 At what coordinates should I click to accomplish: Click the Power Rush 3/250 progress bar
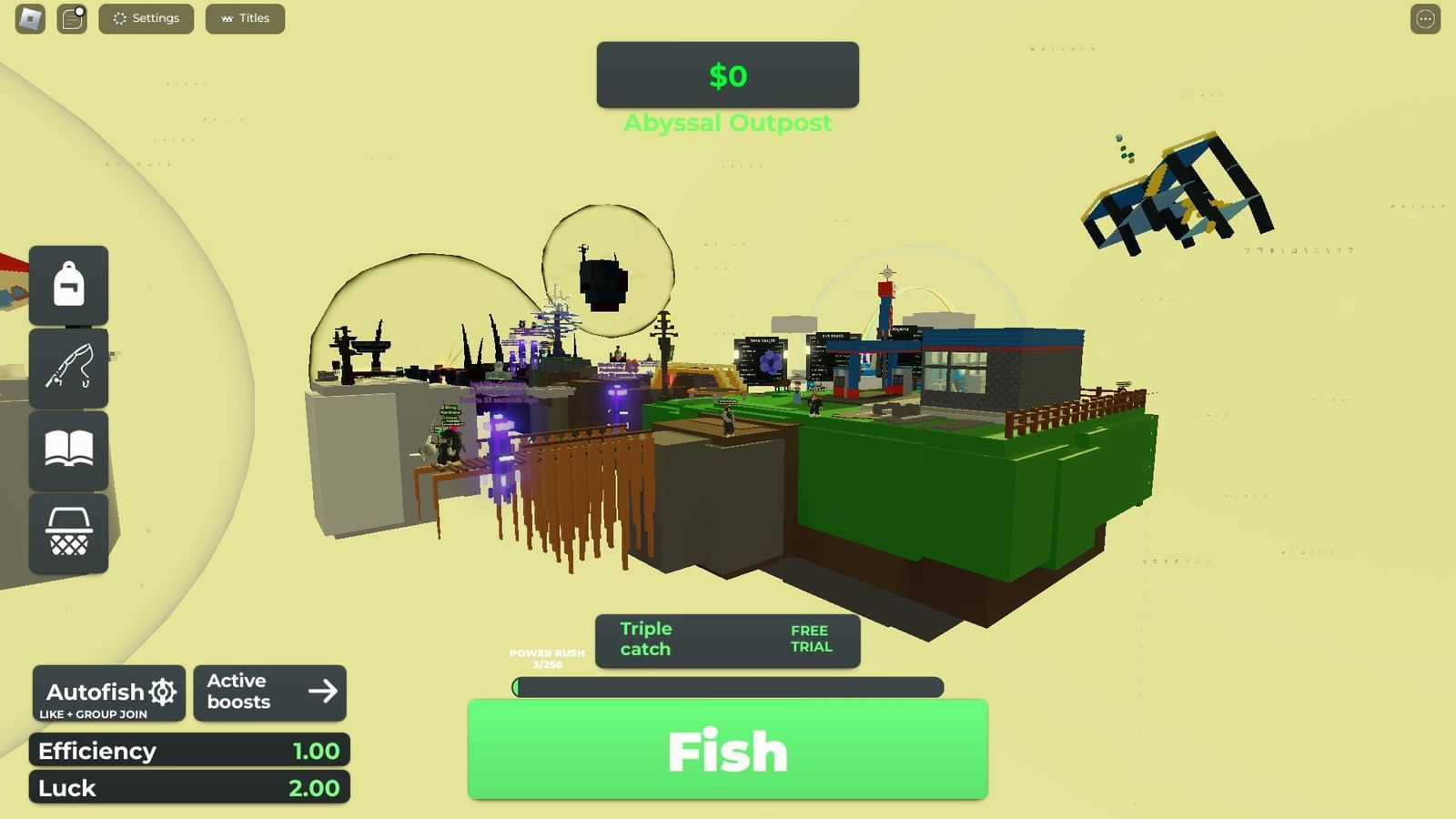(x=726, y=689)
